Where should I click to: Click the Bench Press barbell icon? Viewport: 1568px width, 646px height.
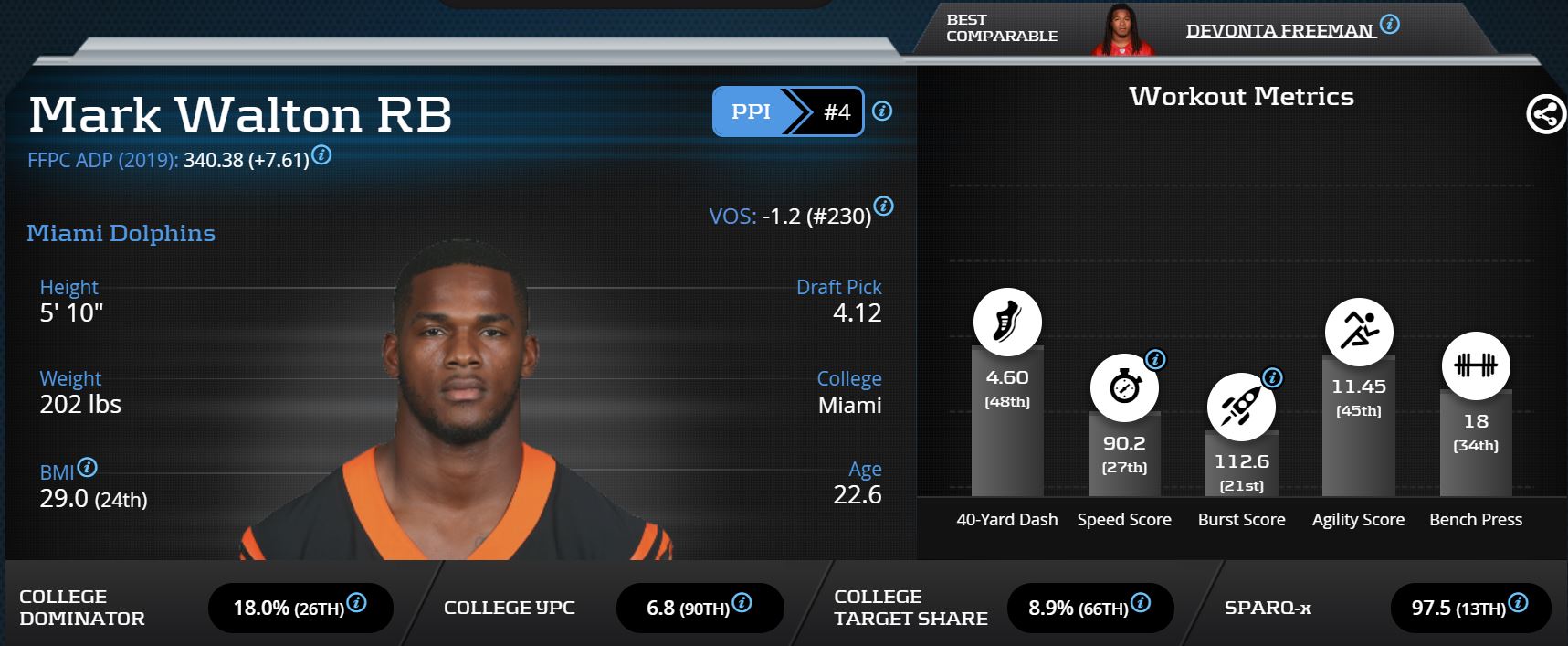1476,365
